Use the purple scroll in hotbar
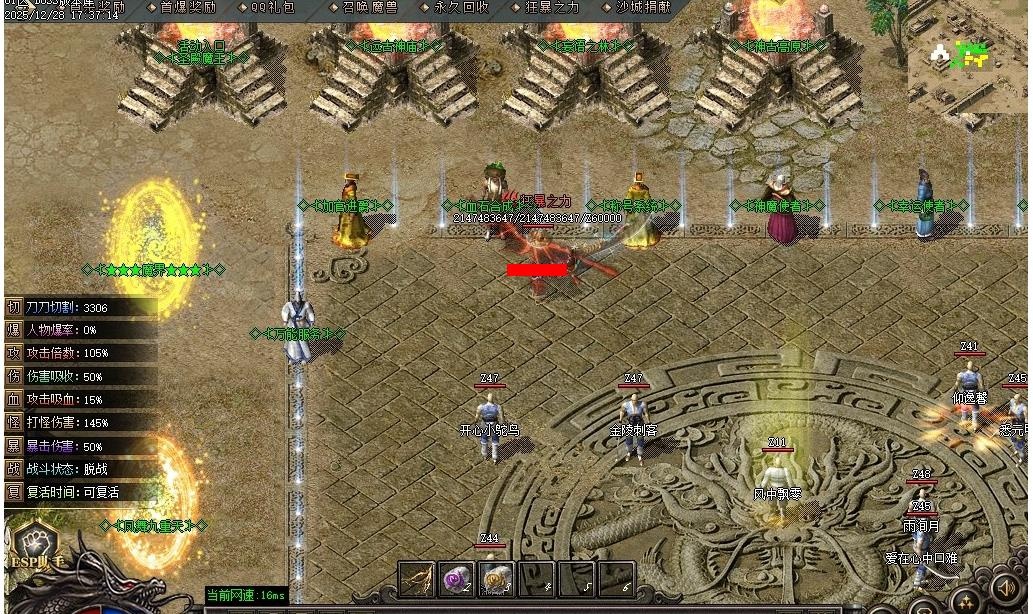 tap(456, 579)
